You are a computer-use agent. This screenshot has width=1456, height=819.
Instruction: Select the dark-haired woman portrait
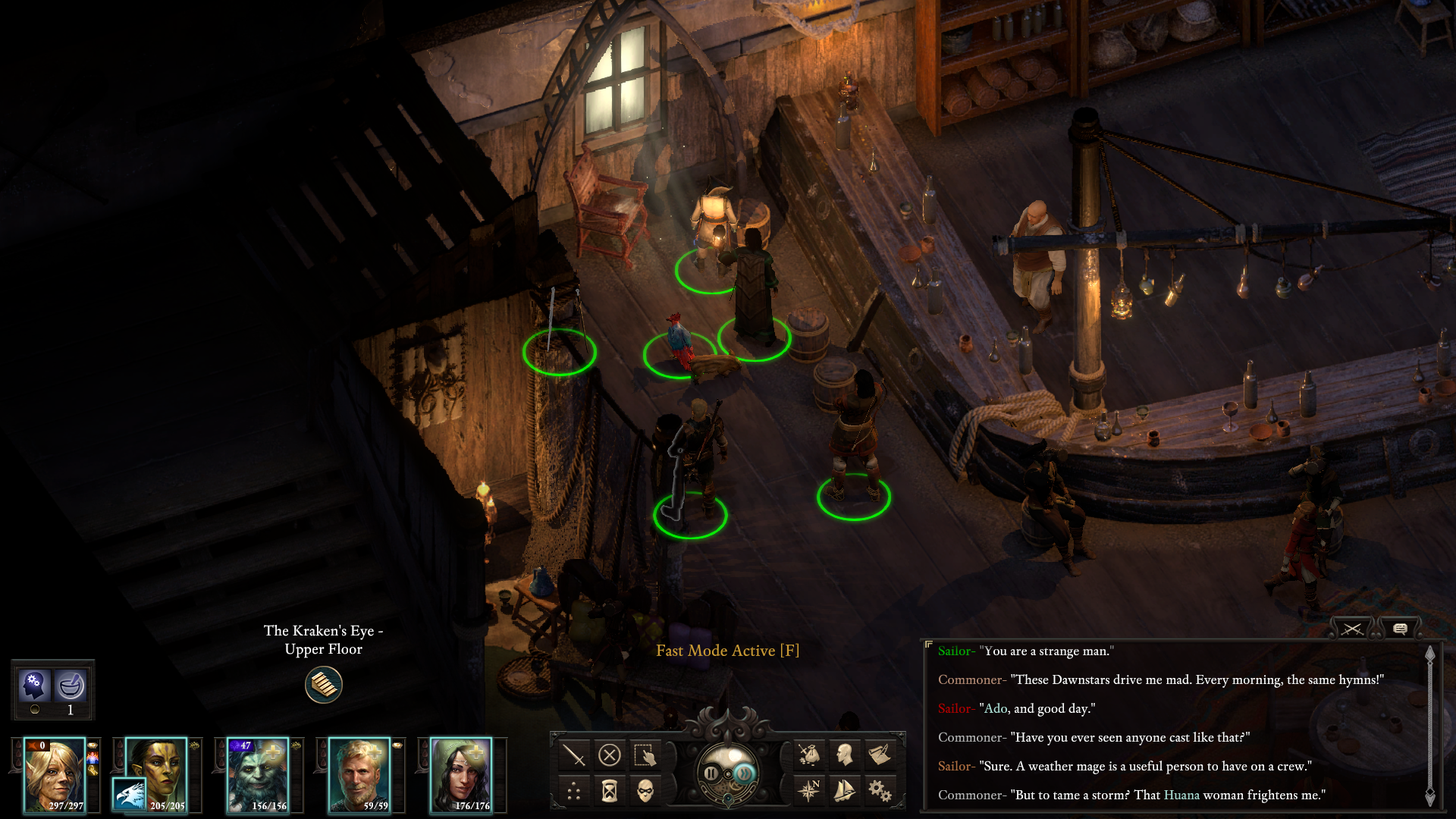[x=461, y=775]
